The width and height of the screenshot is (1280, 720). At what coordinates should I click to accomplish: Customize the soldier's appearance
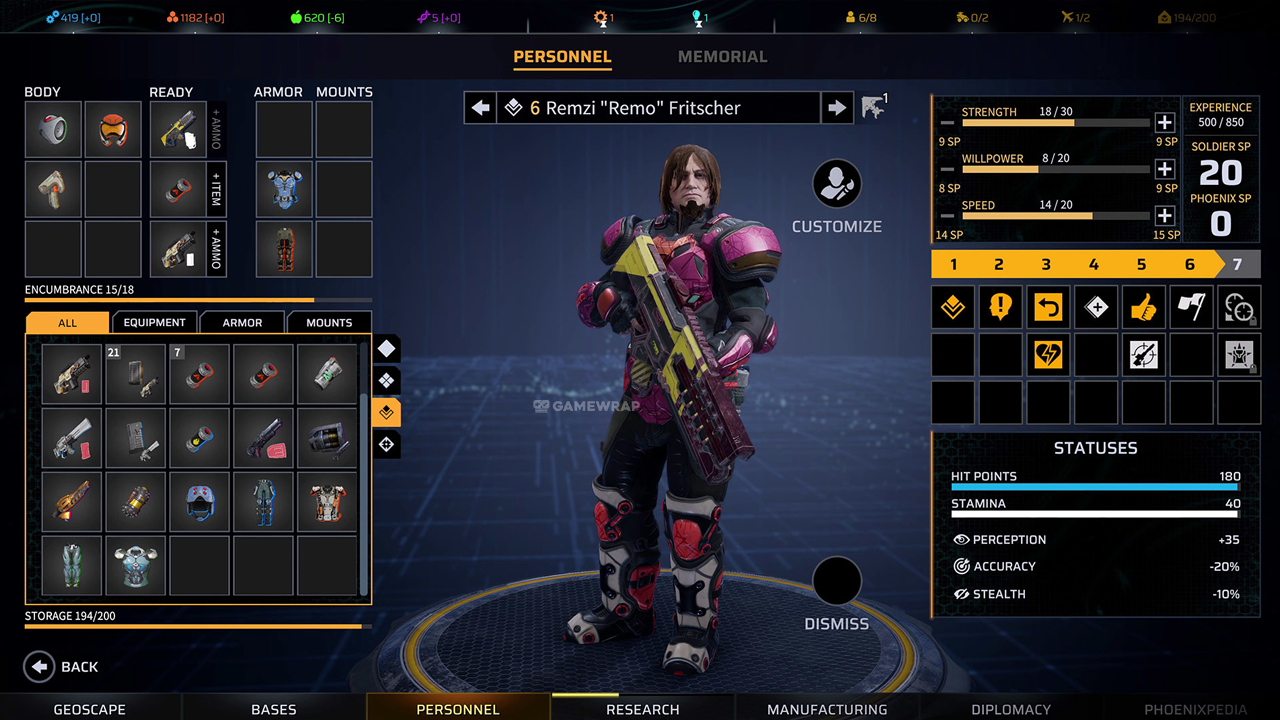click(x=837, y=185)
